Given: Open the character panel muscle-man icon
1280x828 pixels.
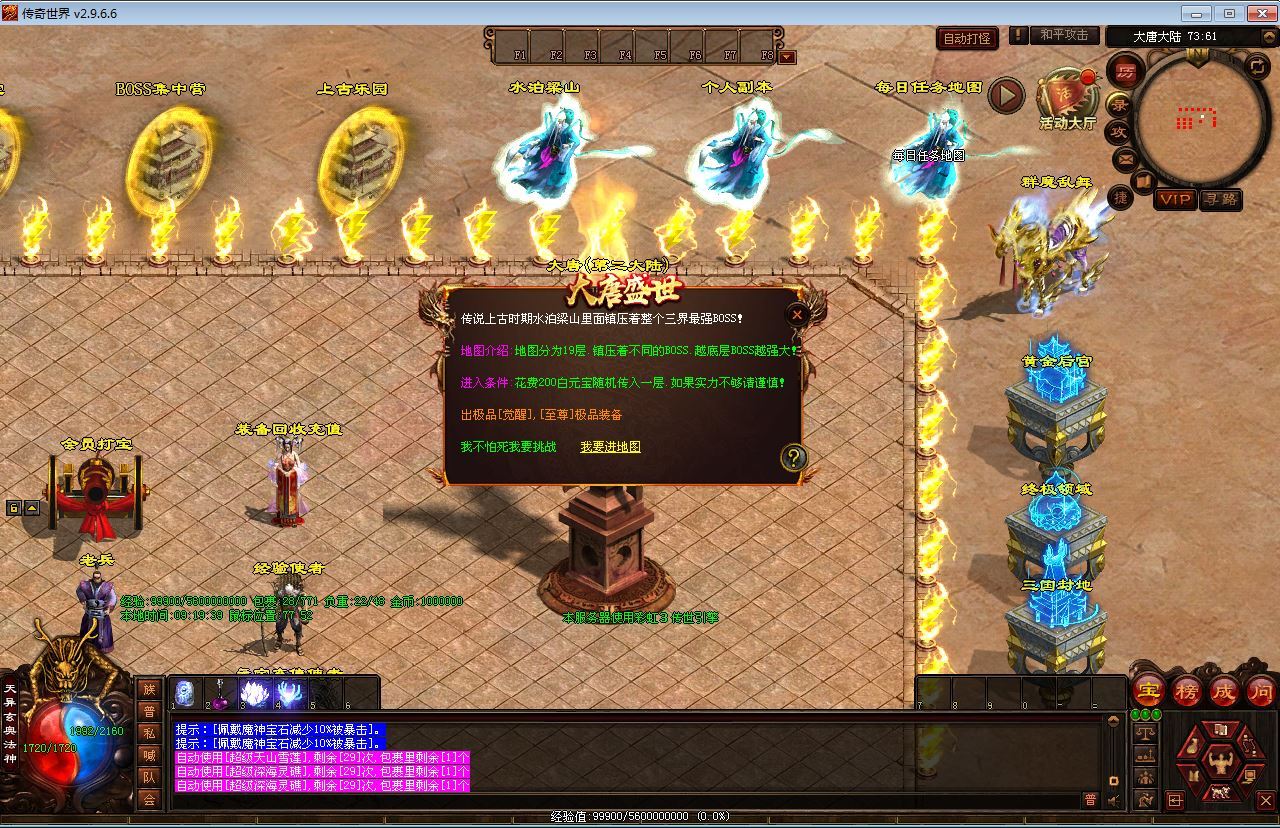Looking at the screenshot, I should pyautogui.click(x=1219, y=763).
